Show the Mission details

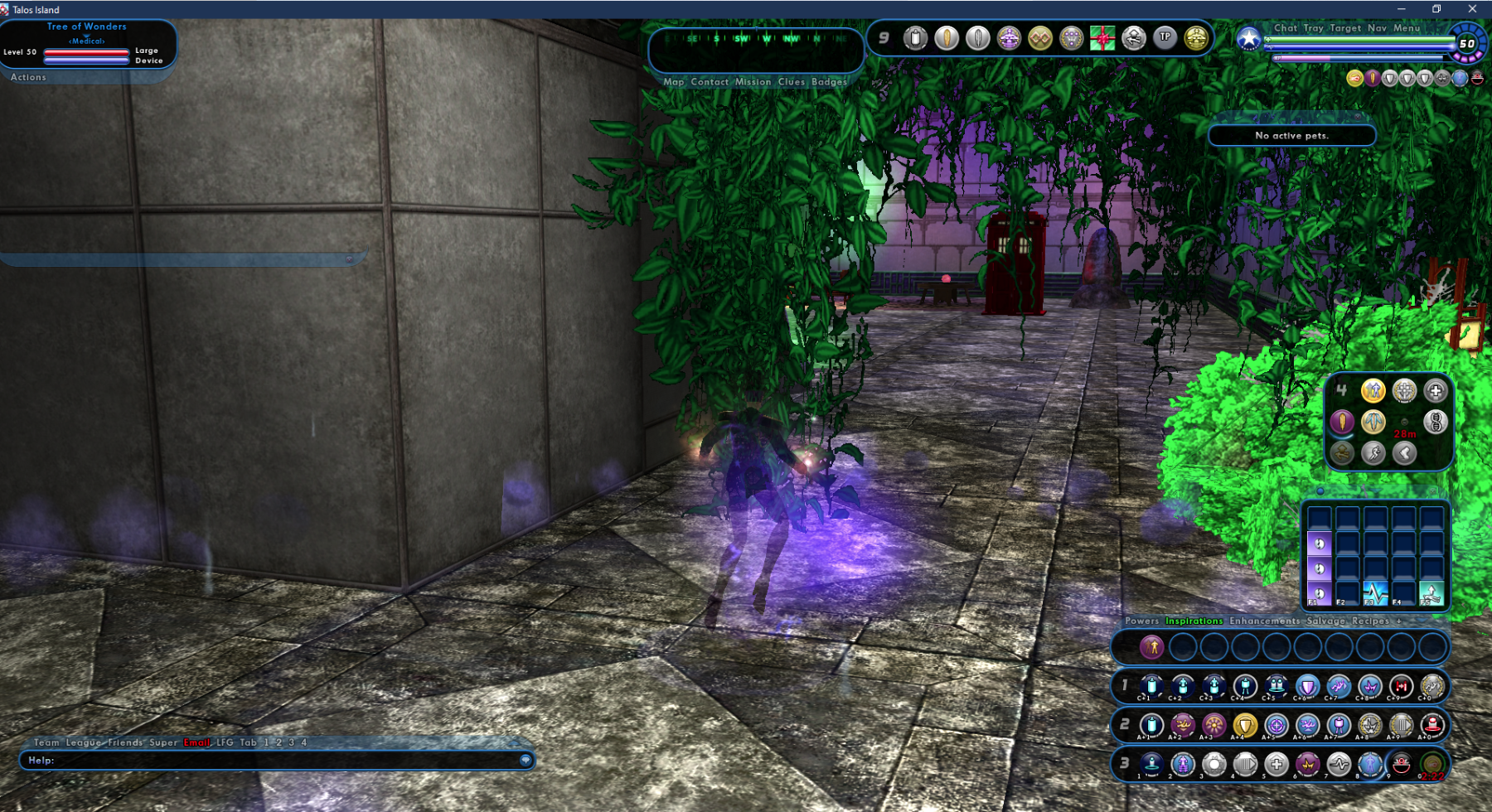[x=753, y=82]
